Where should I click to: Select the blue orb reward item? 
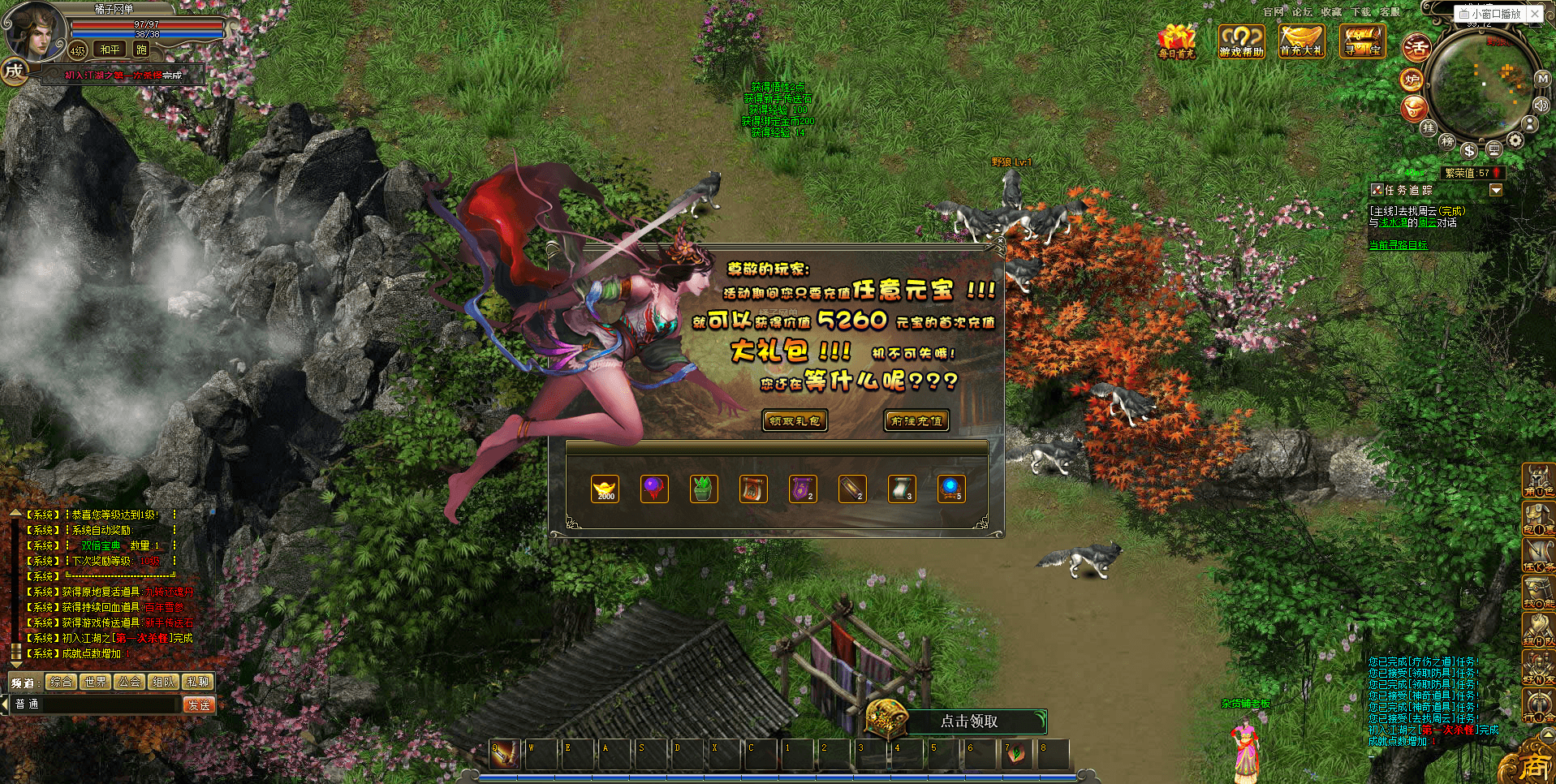(950, 489)
